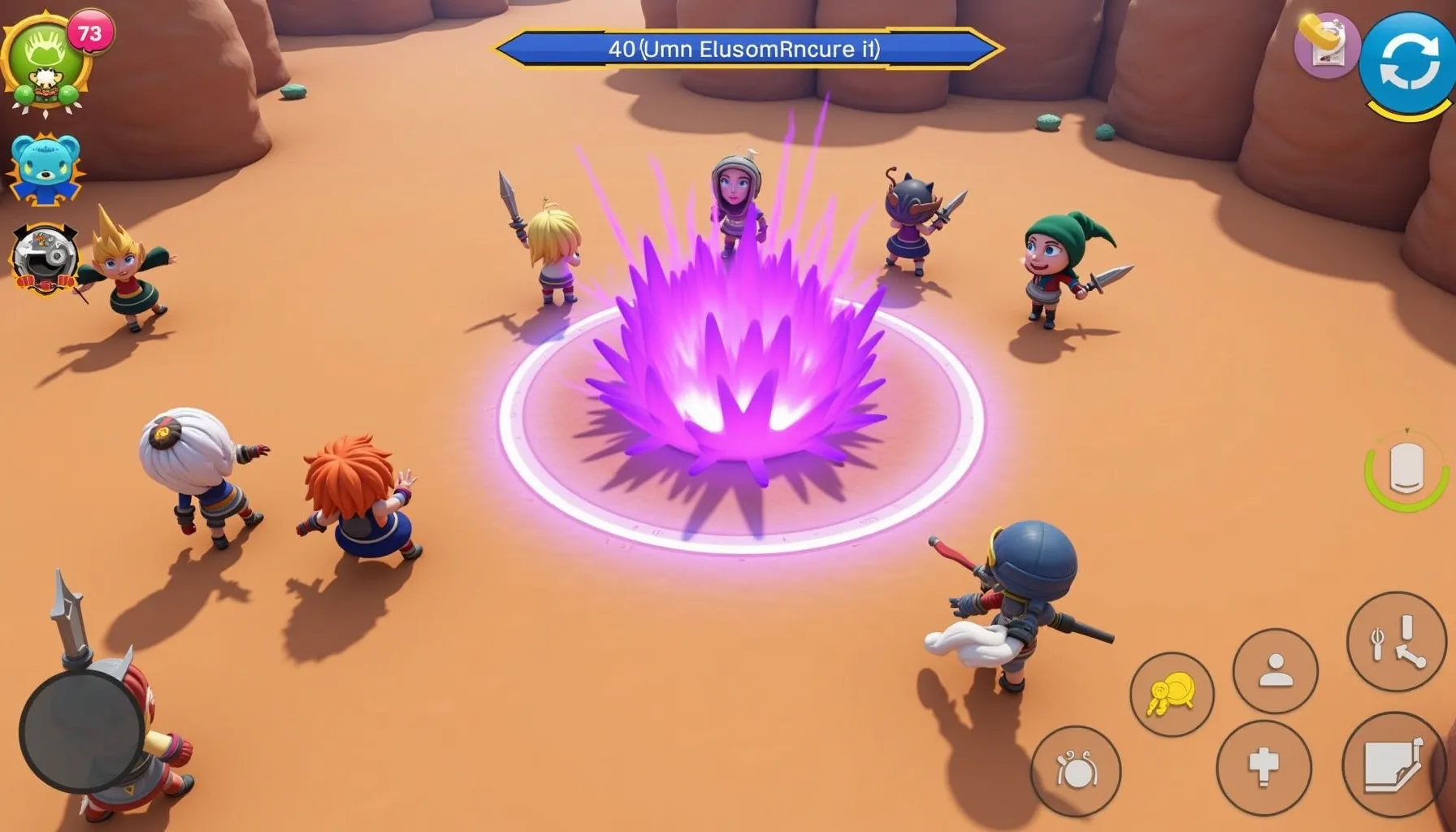Open the purple scroll-and-note icon
Viewport: 1456px width, 832px height.
[x=1326, y=45]
